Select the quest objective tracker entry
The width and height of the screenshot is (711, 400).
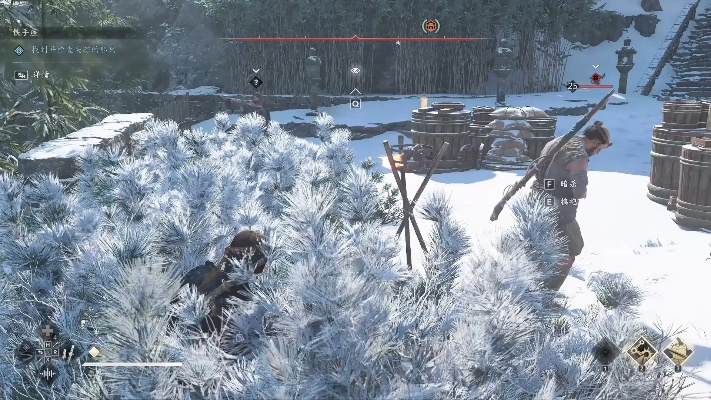(65, 50)
